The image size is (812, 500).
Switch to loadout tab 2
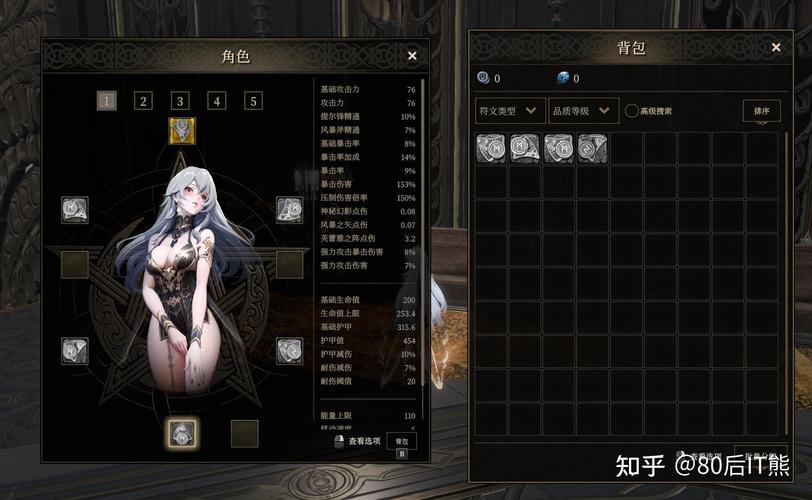point(144,100)
